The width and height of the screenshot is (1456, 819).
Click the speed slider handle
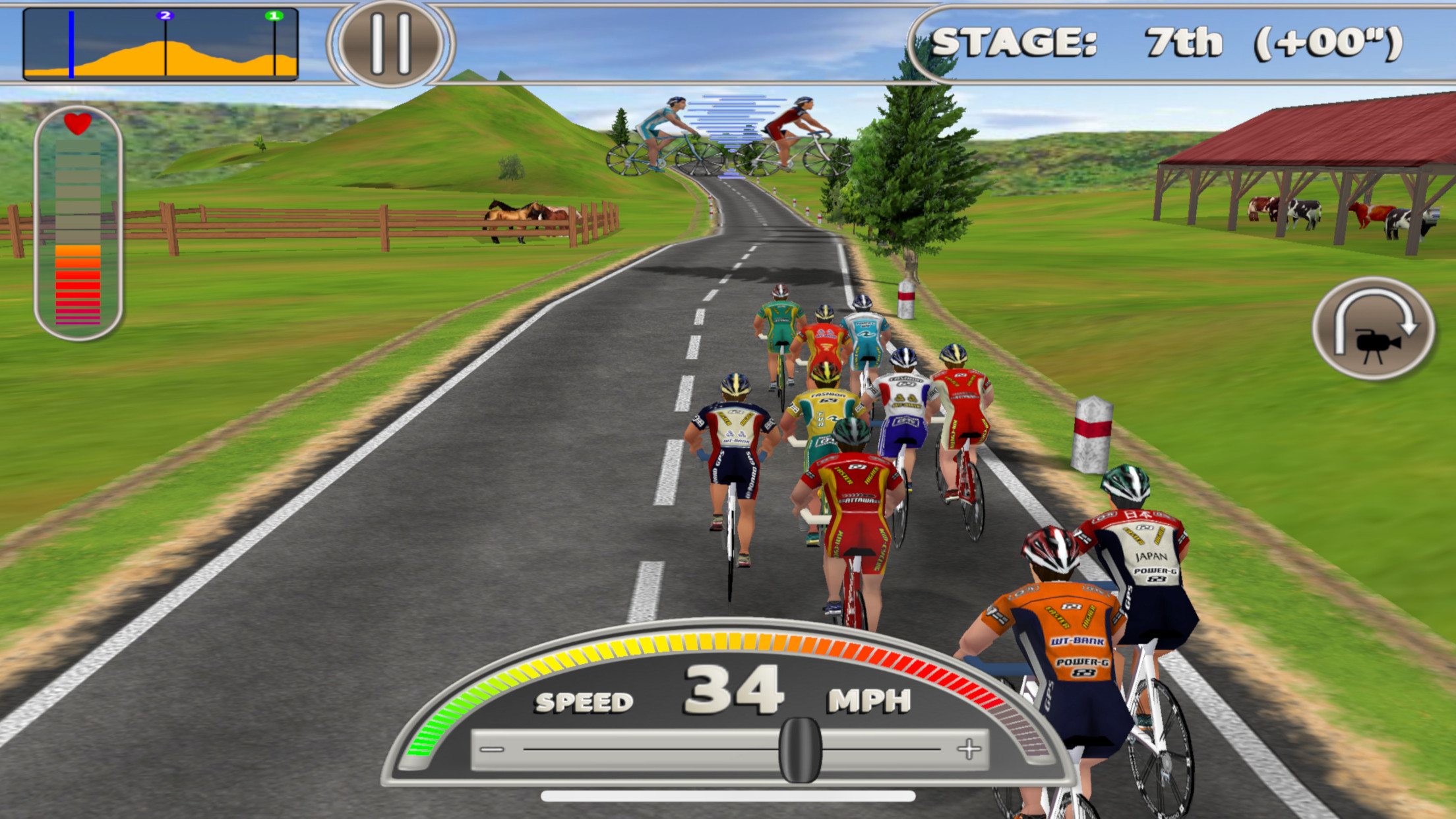pos(800,750)
